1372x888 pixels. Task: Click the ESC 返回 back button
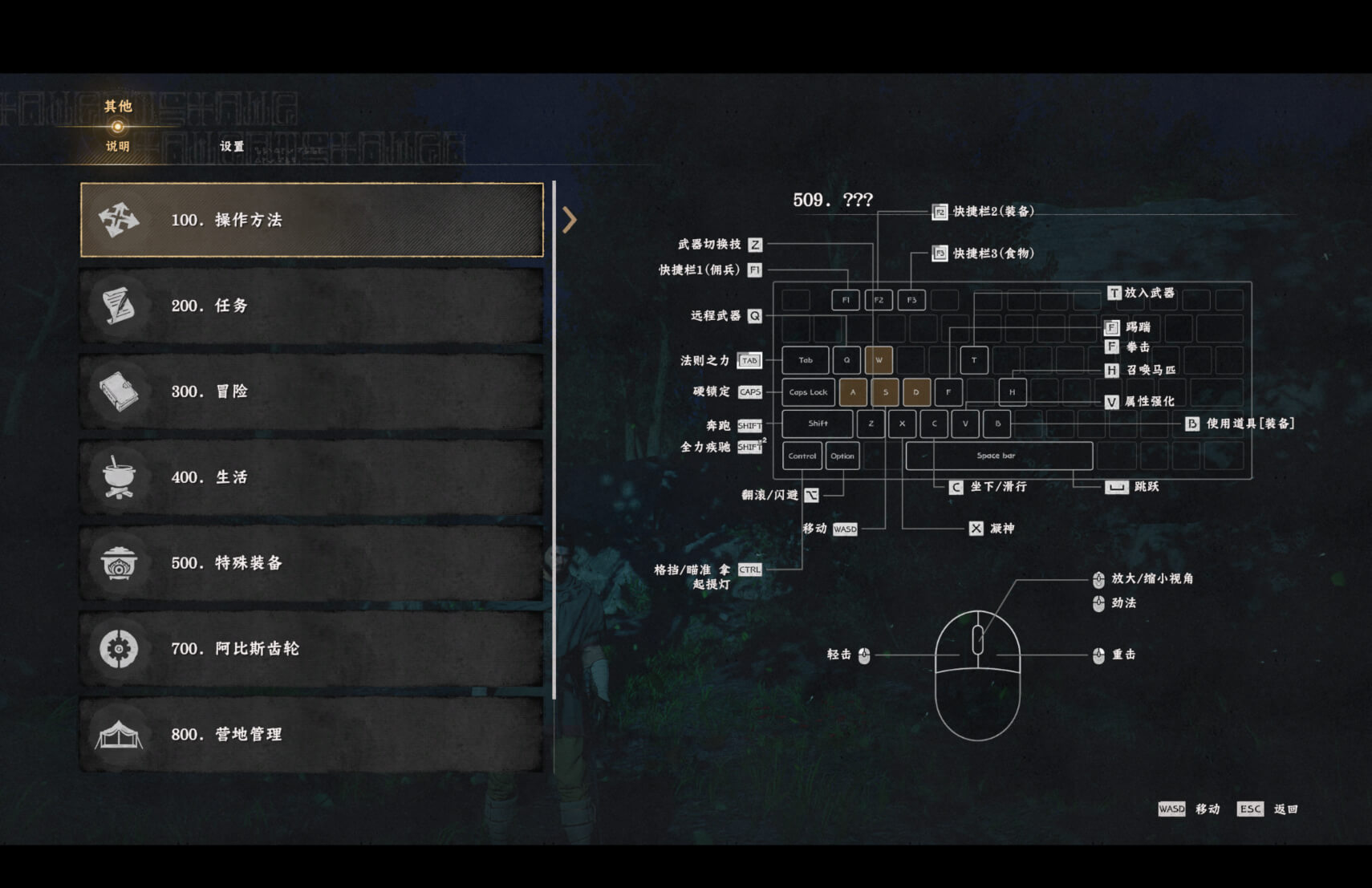(x=1267, y=809)
